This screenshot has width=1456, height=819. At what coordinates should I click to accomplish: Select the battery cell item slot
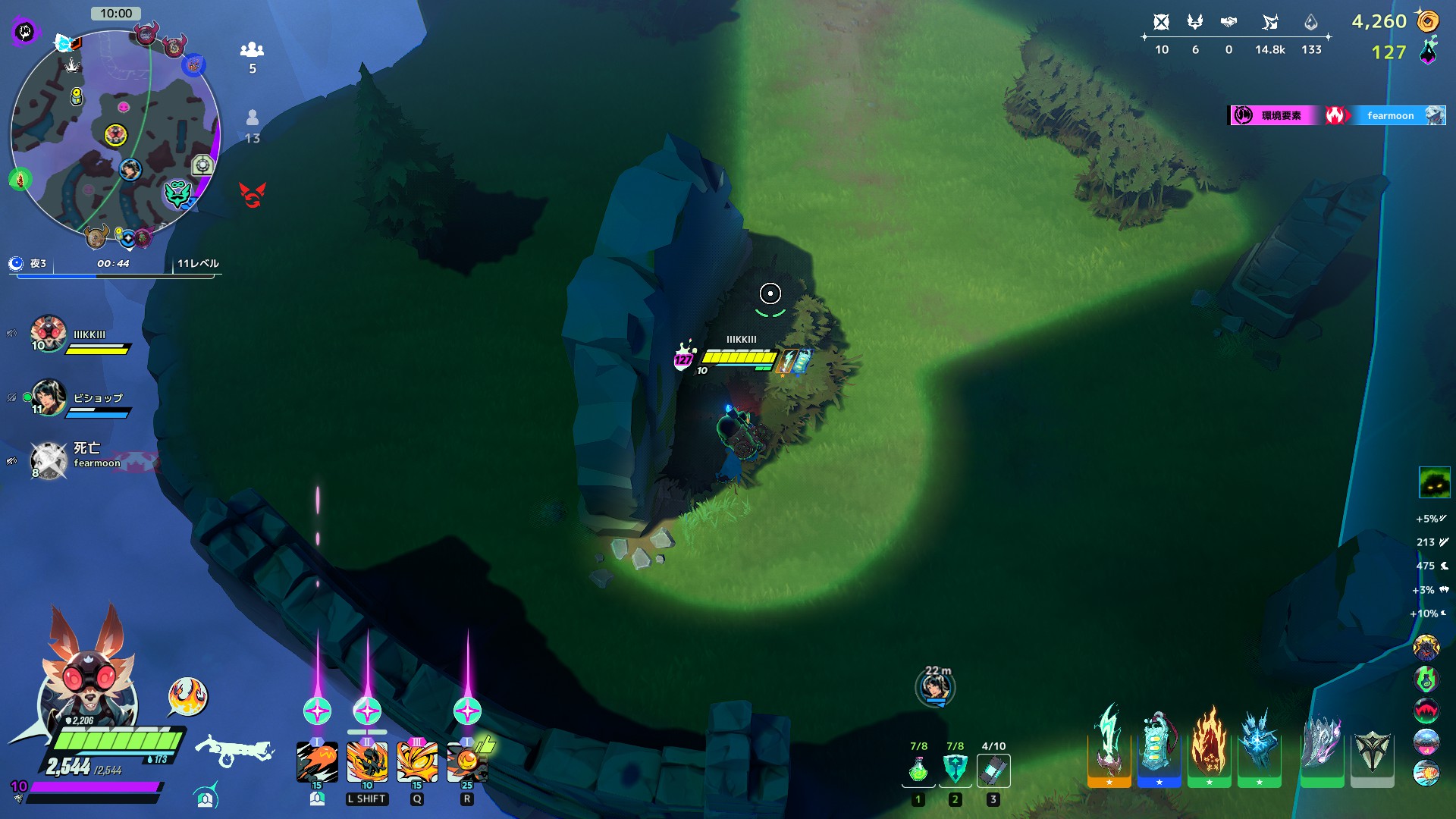pyautogui.click(x=993, y=770)
